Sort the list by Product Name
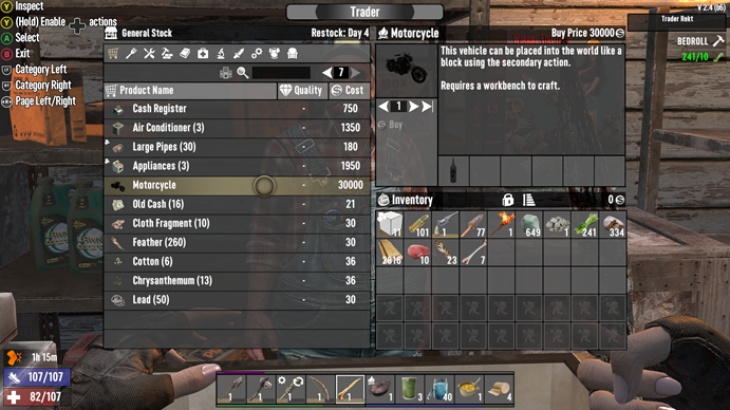 pos(190,90)
